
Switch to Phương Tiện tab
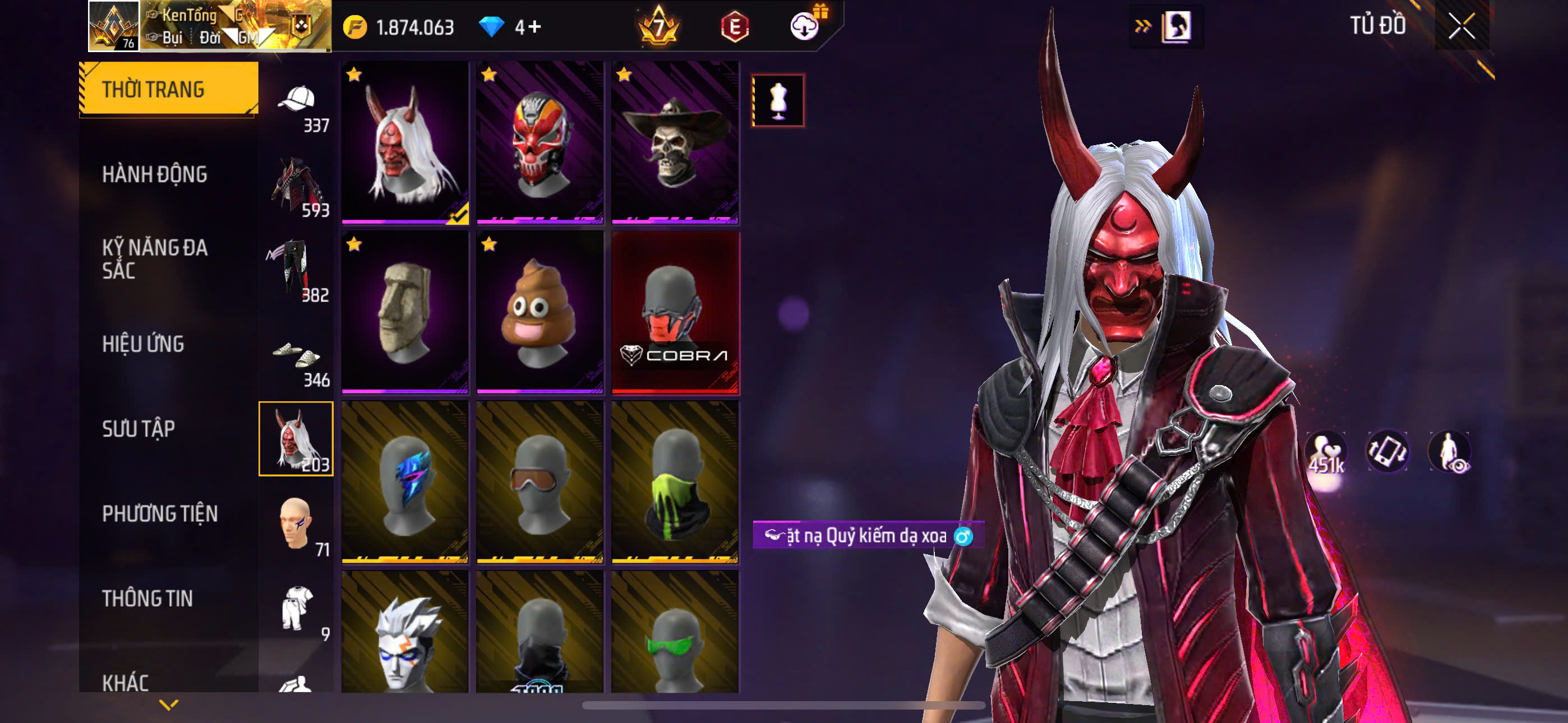point(159,513)
